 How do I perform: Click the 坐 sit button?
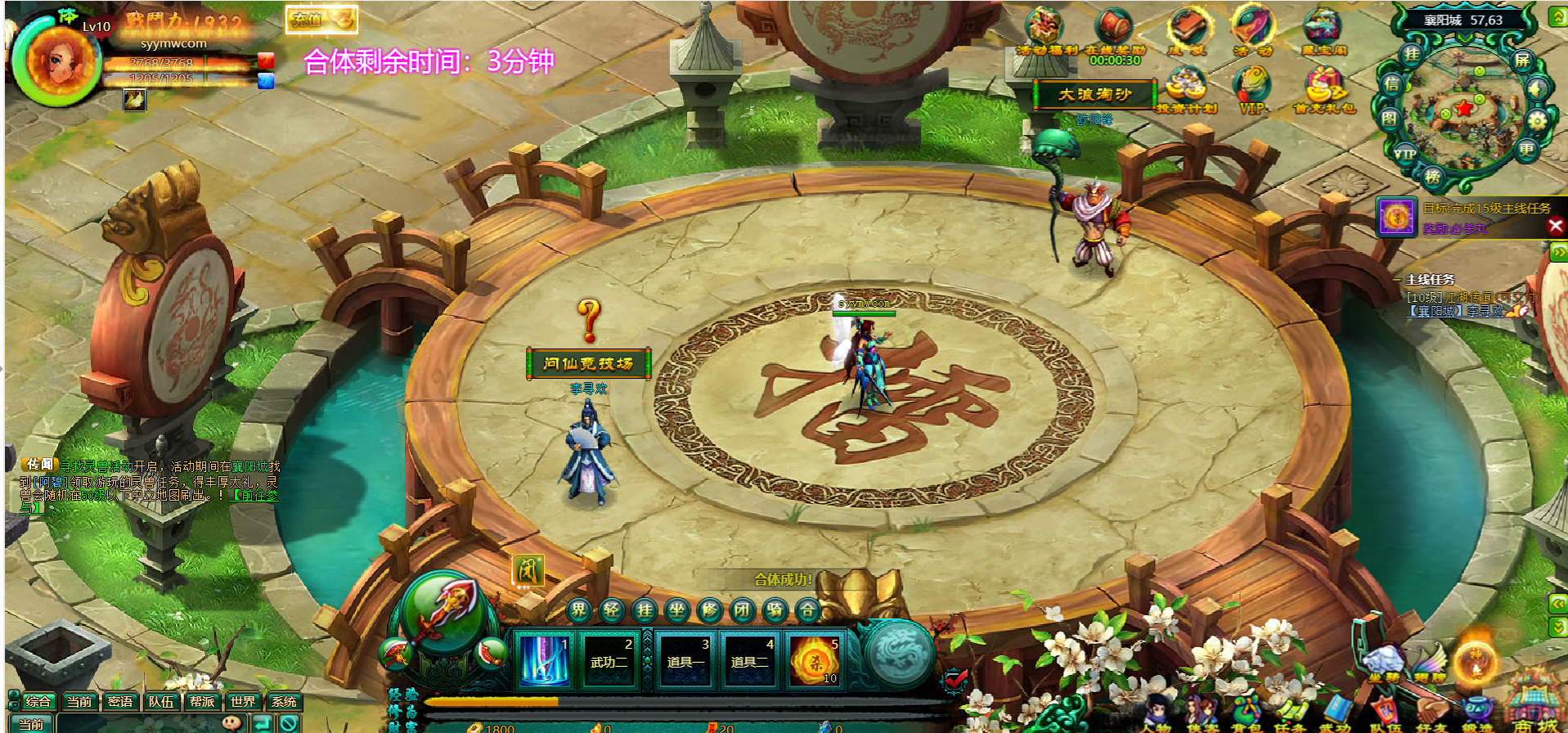coord(677,609)
